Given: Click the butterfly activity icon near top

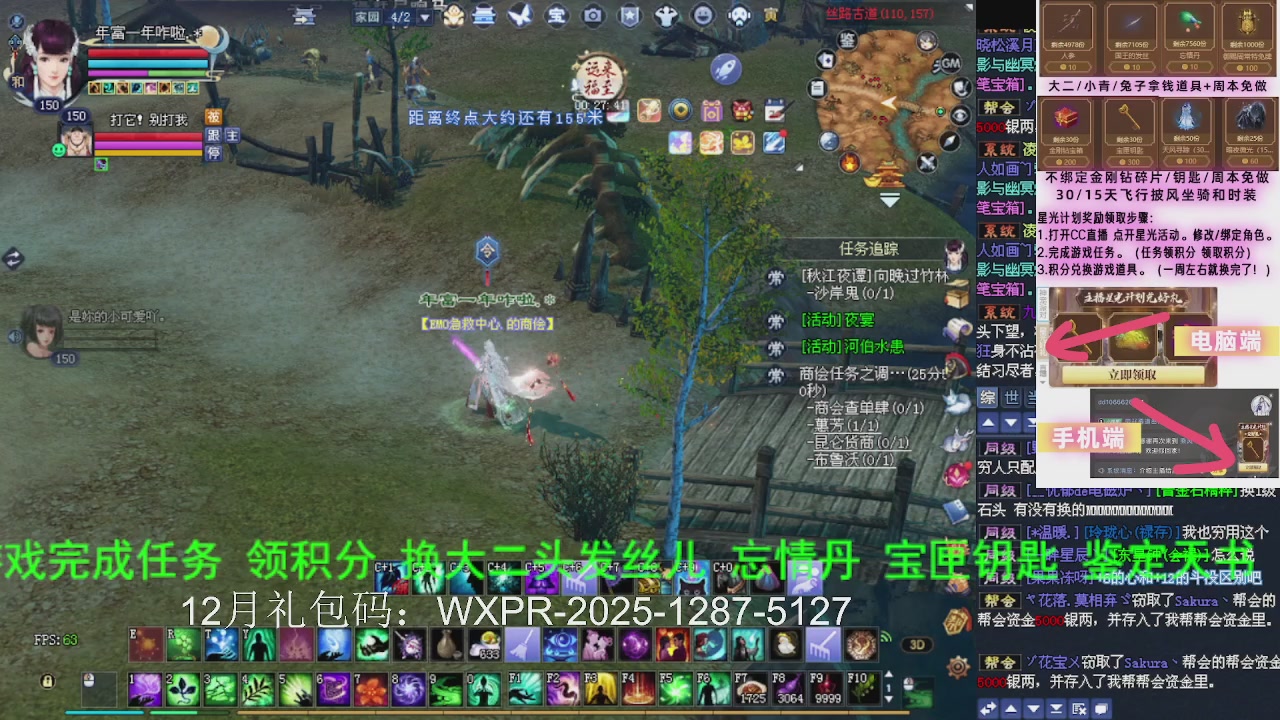Looking at the screenshot, I should click(522, 15).
